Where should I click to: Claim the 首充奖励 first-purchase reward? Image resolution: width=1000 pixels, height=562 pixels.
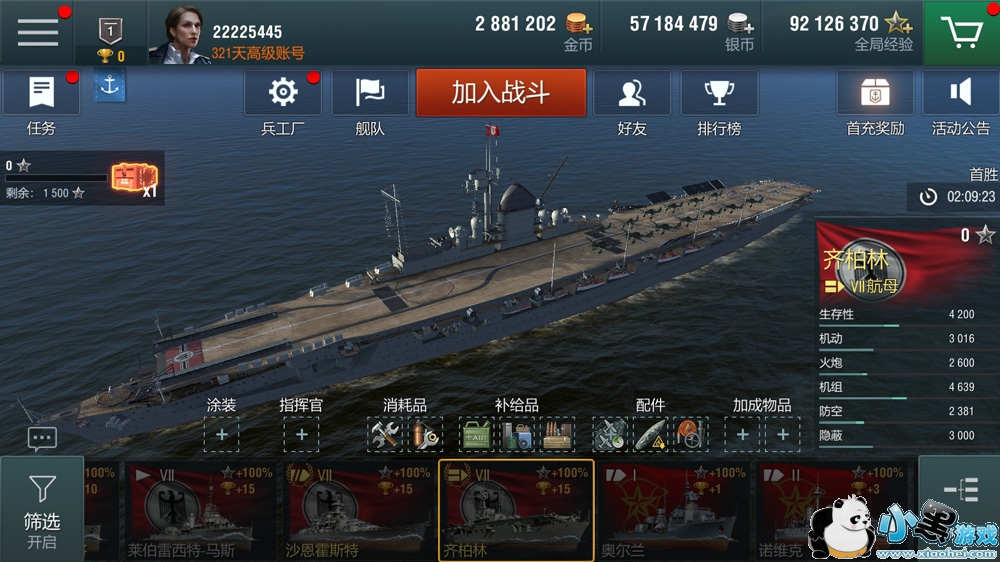[875, 94]
